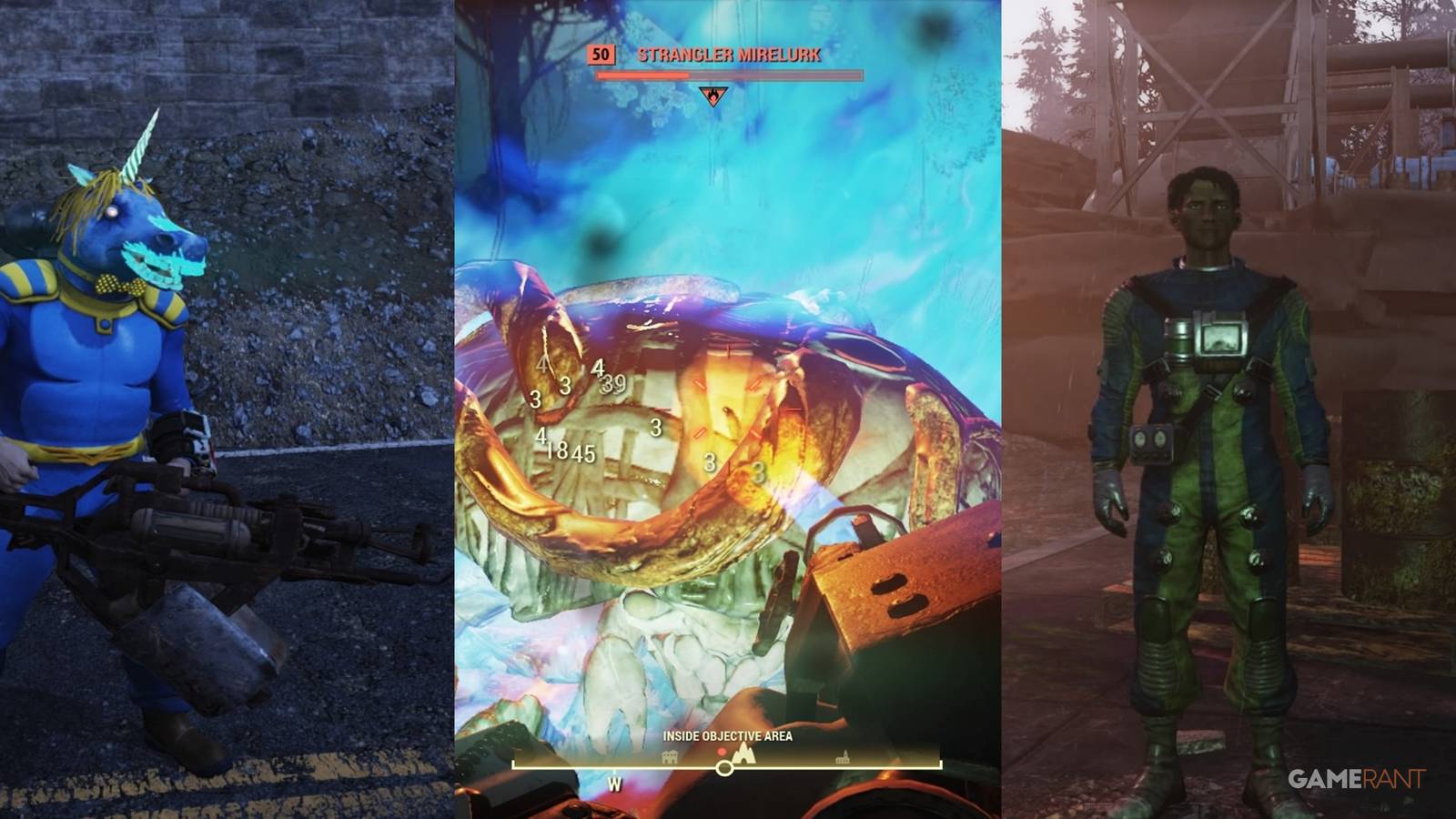Click the player position circle on the compass

point(724,768)
